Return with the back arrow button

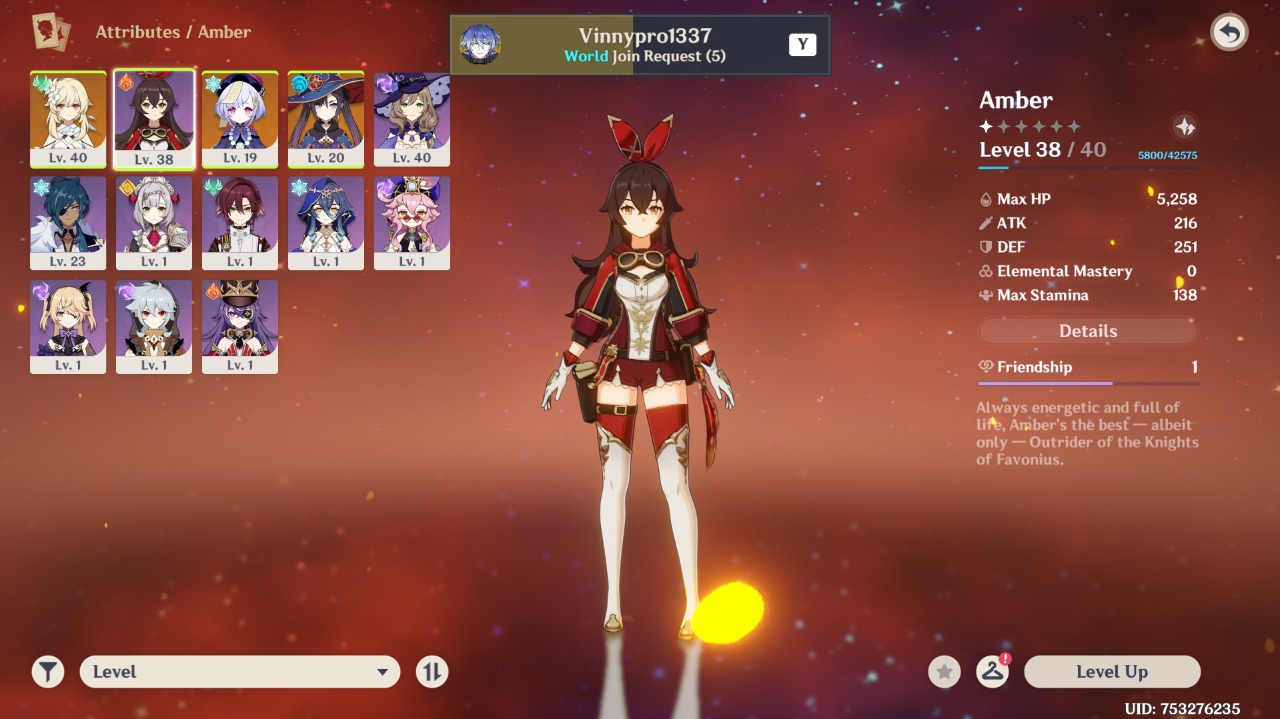pyautogui.click(x=1229, y=33)
